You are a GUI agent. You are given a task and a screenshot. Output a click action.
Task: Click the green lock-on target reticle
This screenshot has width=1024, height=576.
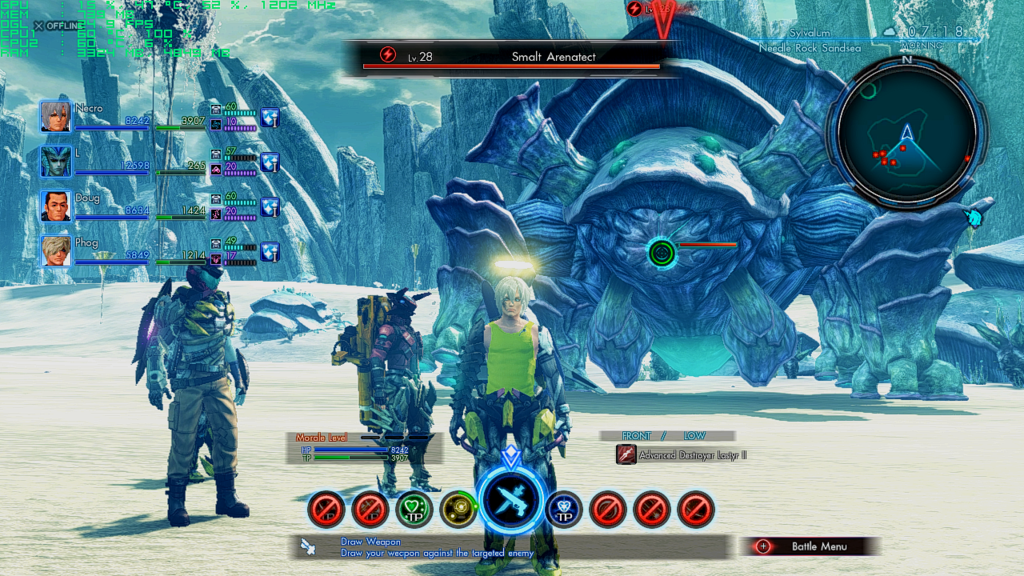tap(660, 252)
